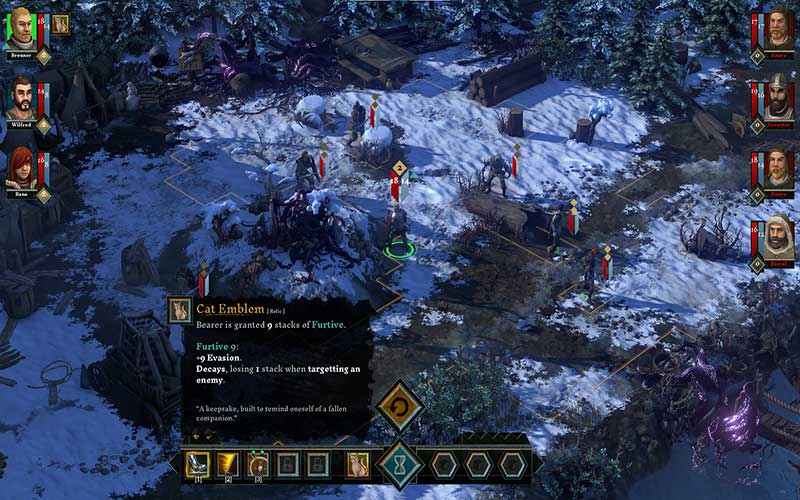Use the yellow slash ability in slot 2
This screenshot has width=800, height=500.
(x=228, y=464)
